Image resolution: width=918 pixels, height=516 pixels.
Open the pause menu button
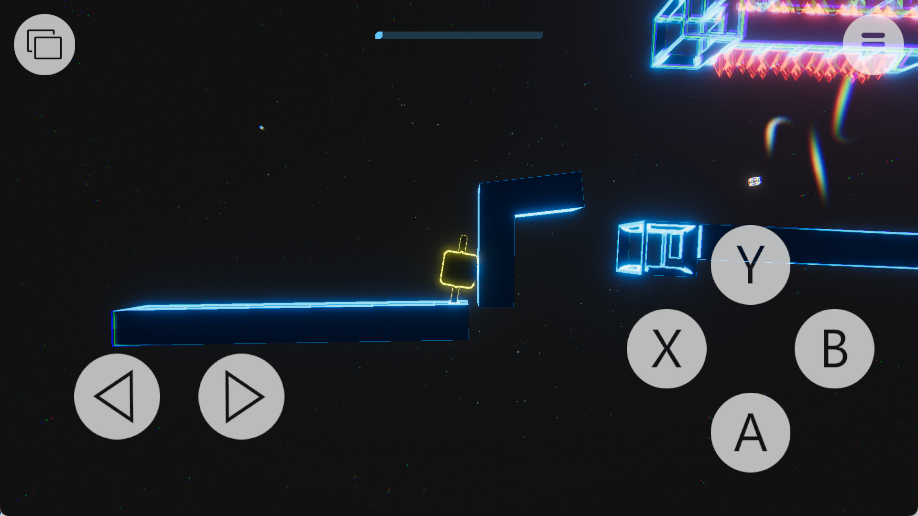click(x=873, y=42)
